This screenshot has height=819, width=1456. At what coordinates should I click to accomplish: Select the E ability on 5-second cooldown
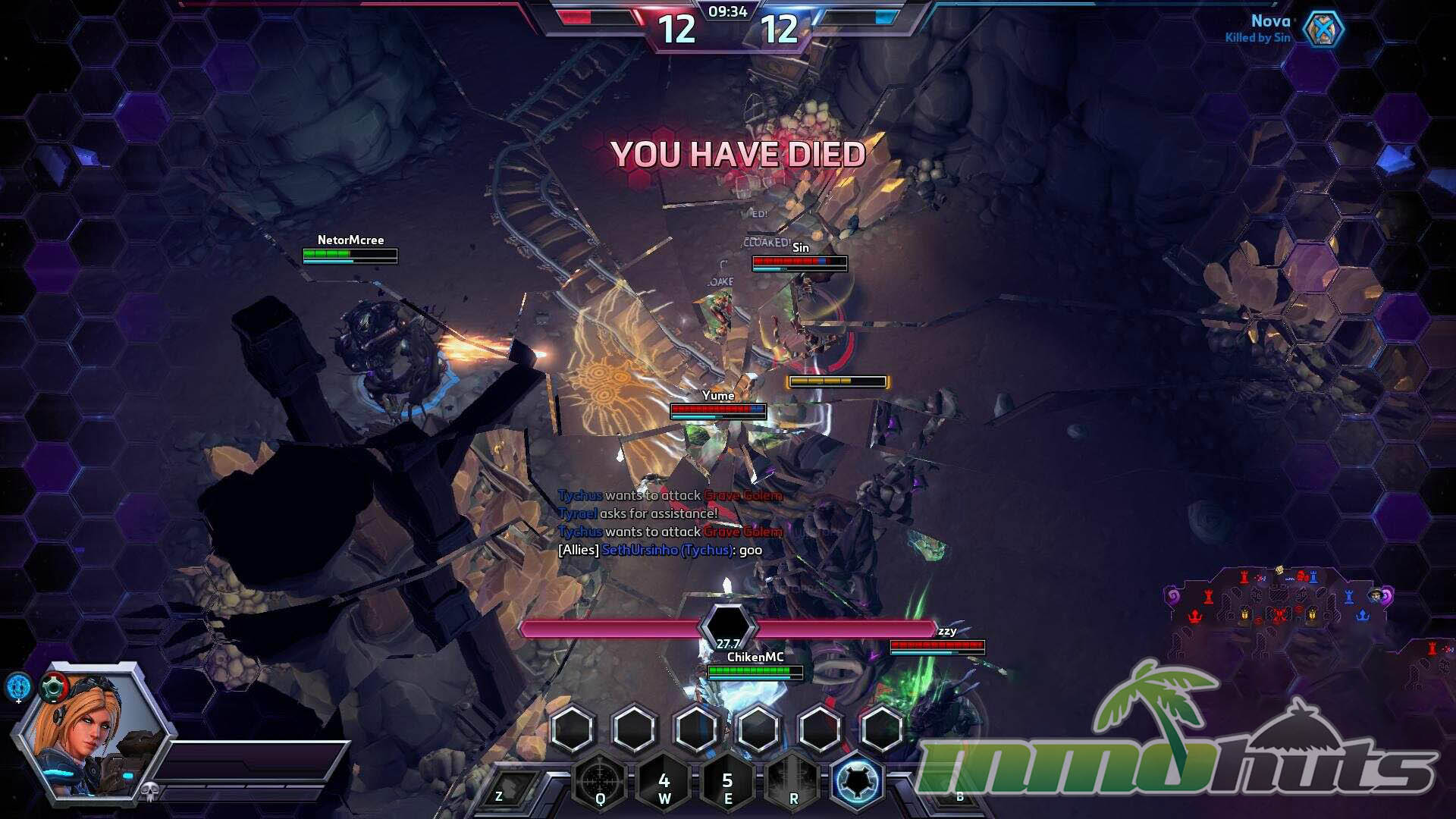[x=727, y=781]
